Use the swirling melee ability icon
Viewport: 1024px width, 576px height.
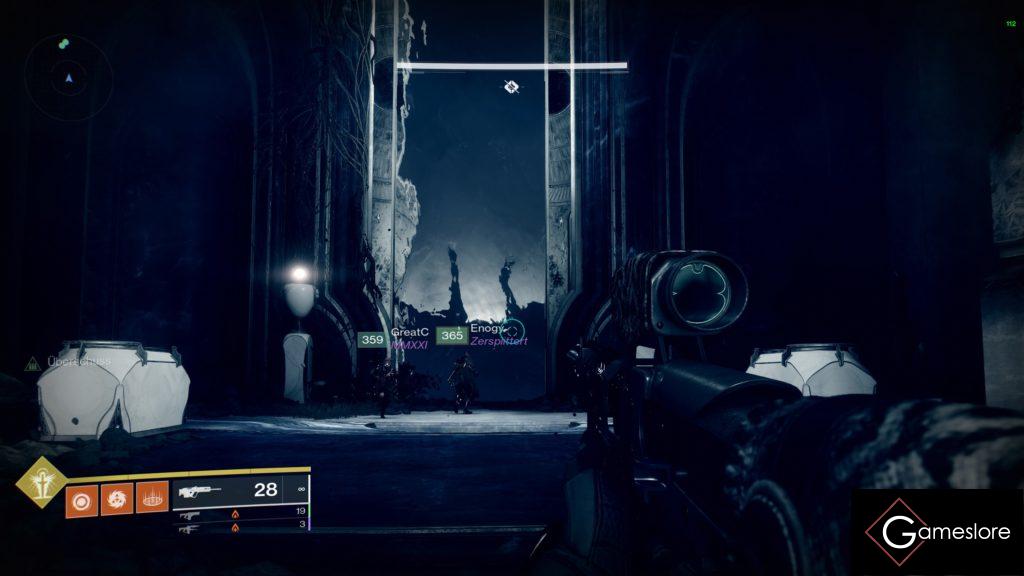pos(115,499)
